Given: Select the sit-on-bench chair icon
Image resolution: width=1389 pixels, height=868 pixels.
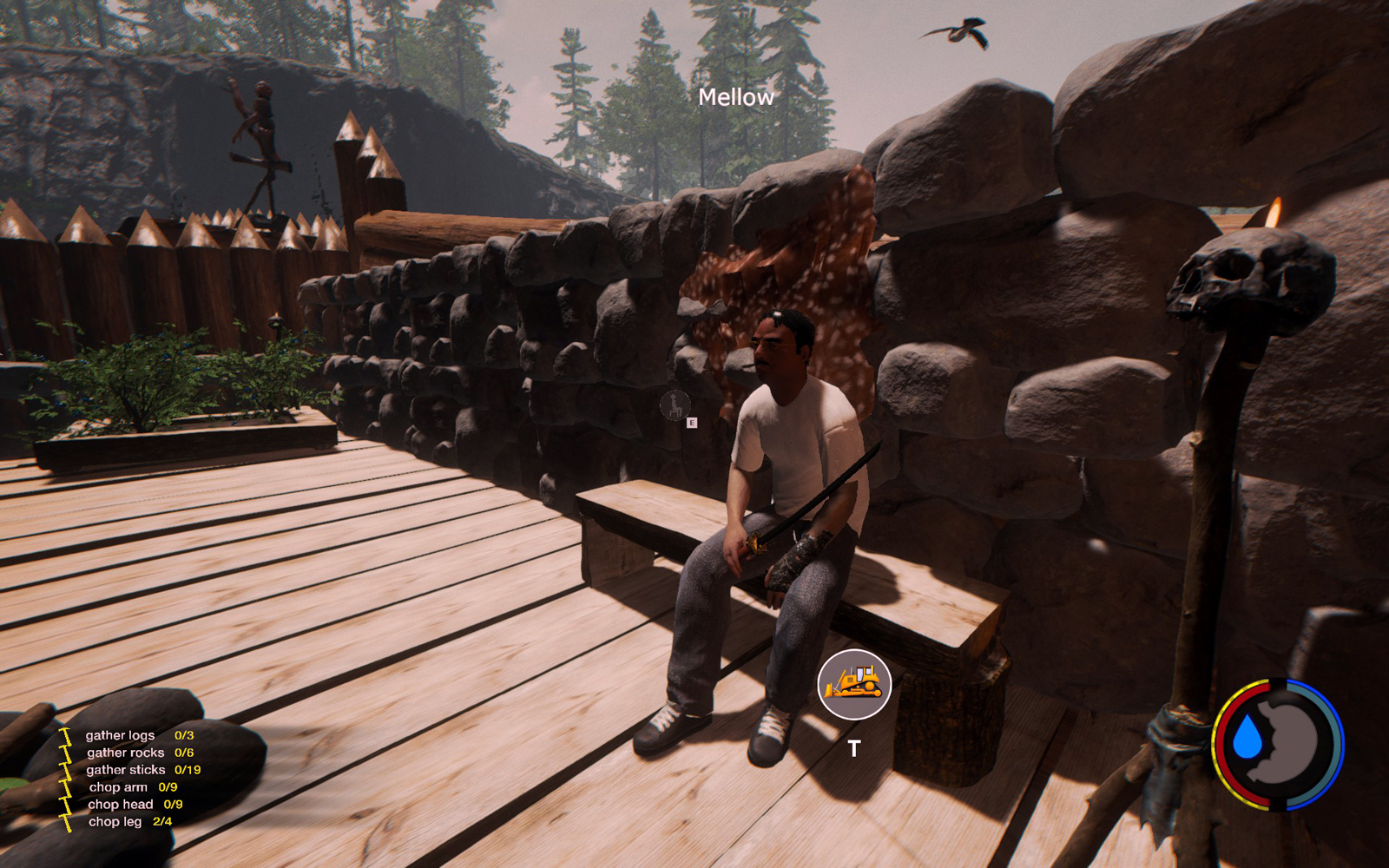Looking at the screenshot, I should pyautogui.click(x=675, y=404).
